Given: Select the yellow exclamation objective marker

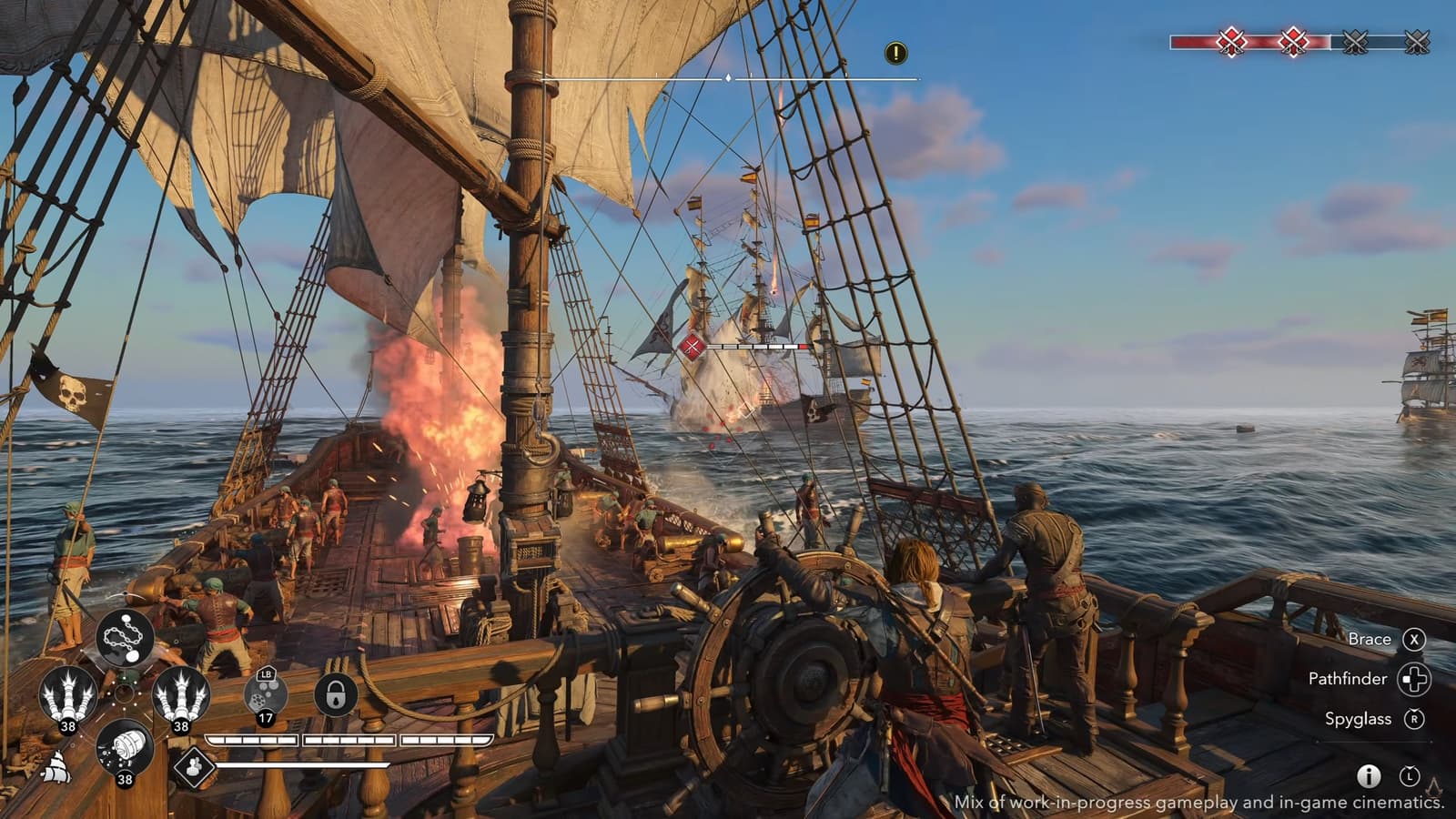Looking at the screenshot, I should pos(895,53).
